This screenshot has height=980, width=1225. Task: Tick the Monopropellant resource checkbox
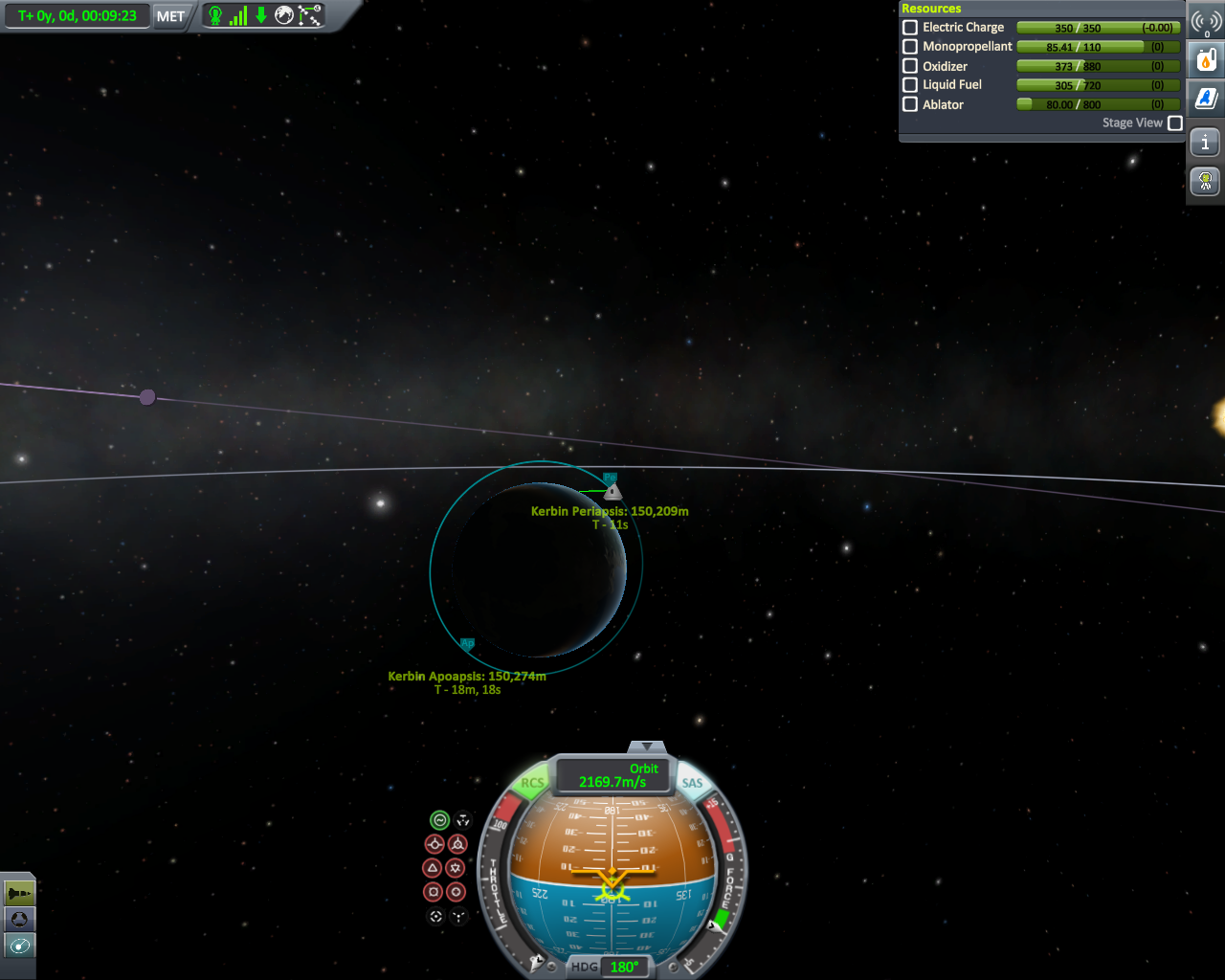pyautogui.click(x=910, y=46)
